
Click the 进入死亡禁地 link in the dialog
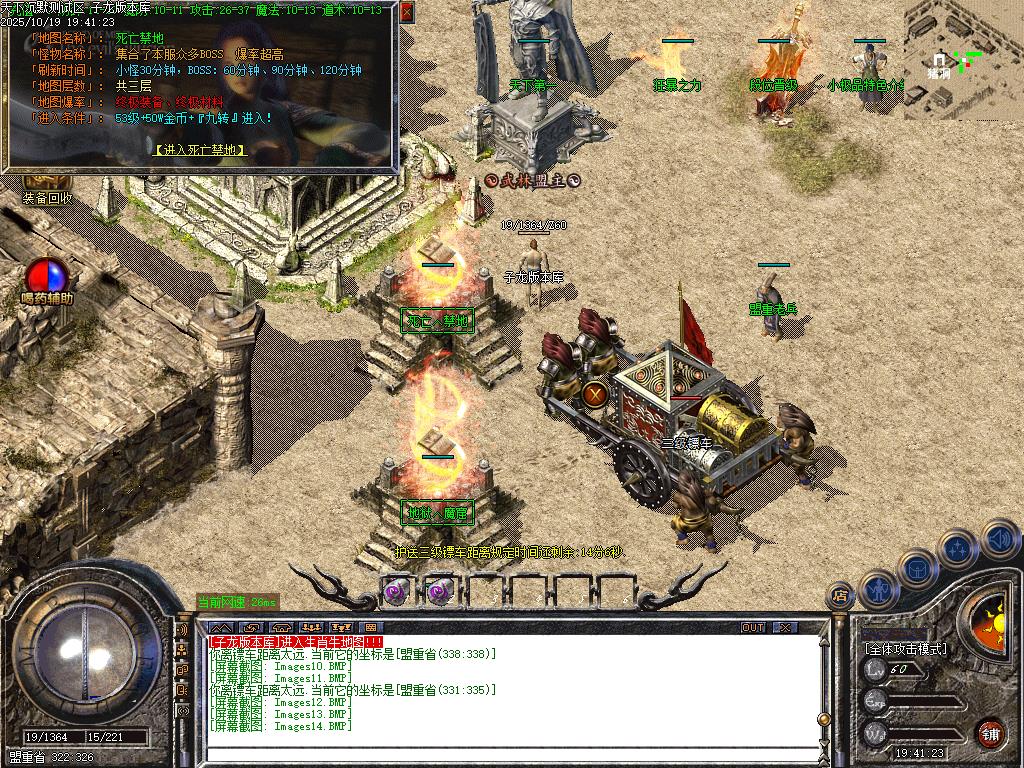click(200, 150)
